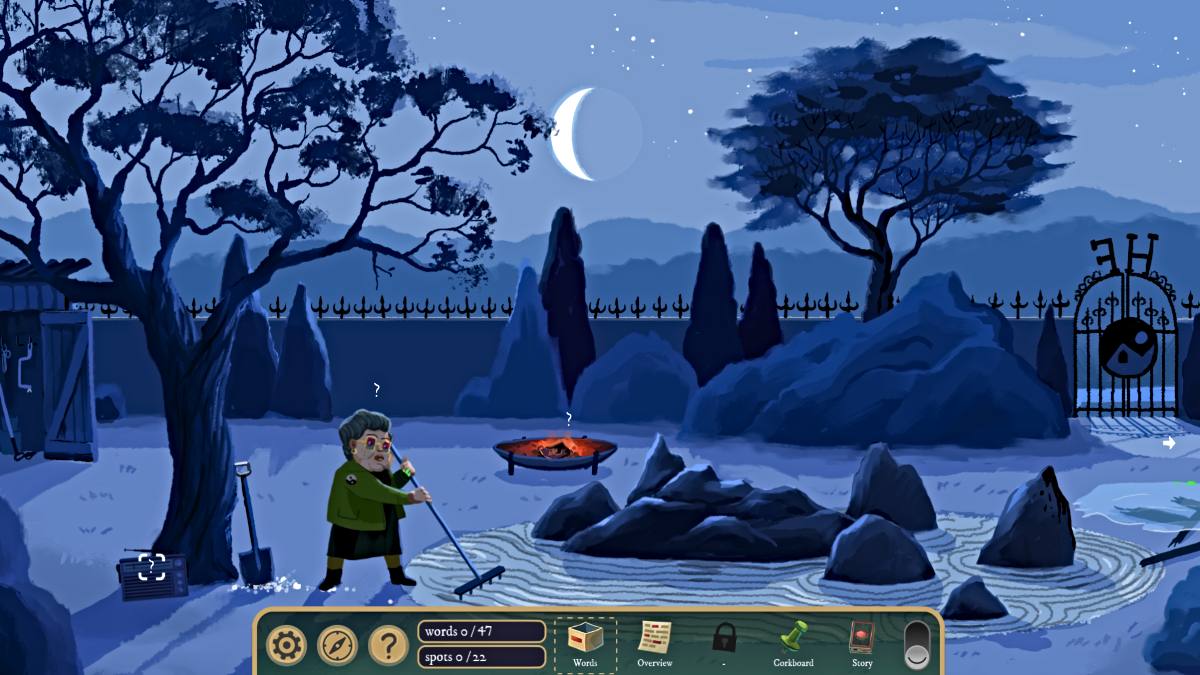Examine the bracketed question mark on the radio
The image size is (1200, 675).
click(152, 567)
